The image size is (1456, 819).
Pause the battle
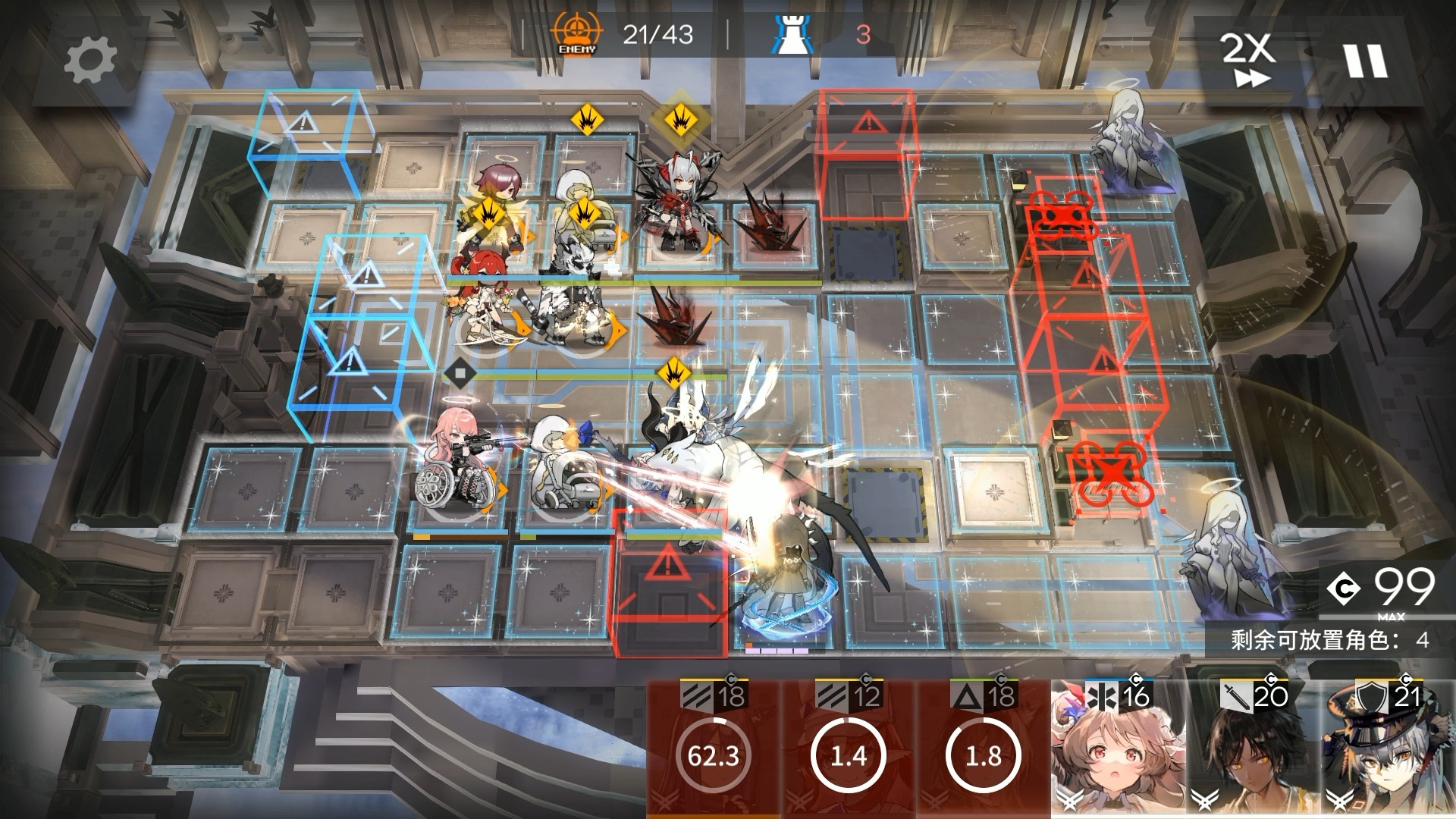coord(1366,61)
